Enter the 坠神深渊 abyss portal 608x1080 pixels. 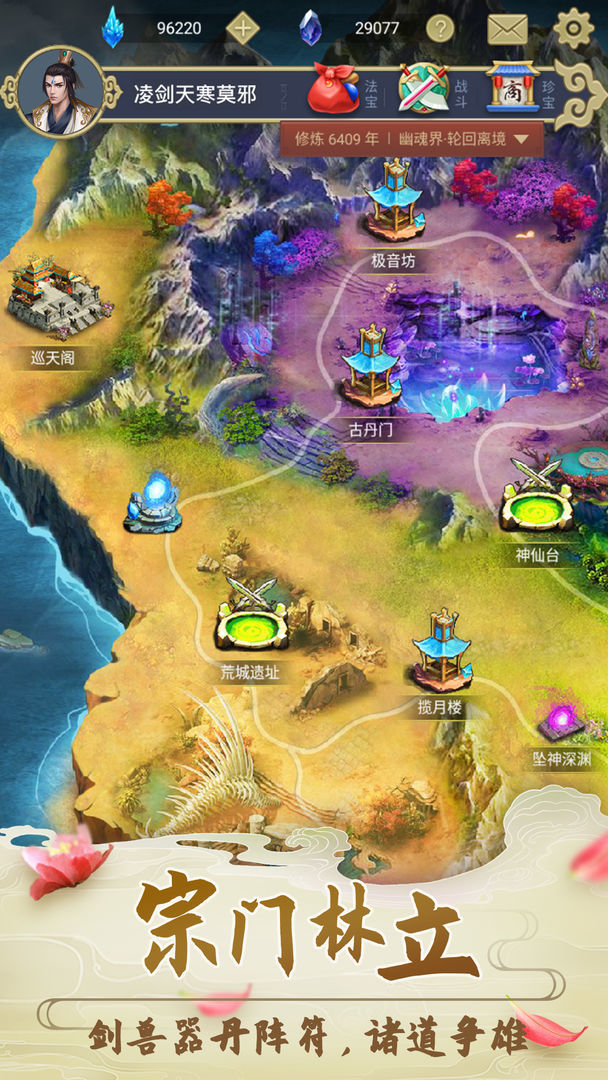coord(561,722)
